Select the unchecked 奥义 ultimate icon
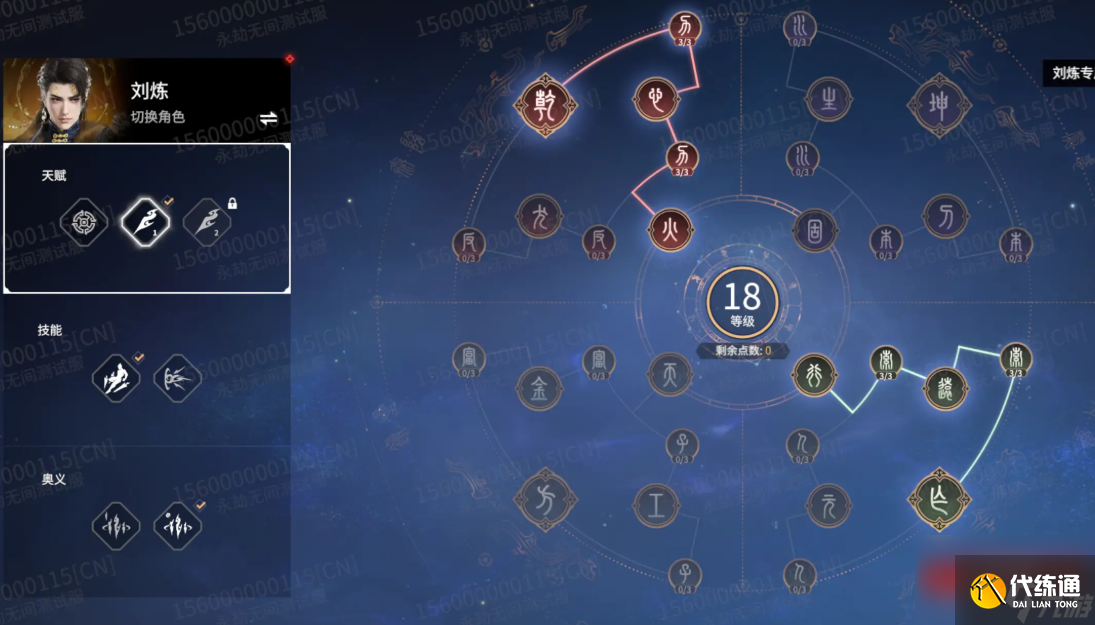 pyautogui.click(x=116, y=526)
